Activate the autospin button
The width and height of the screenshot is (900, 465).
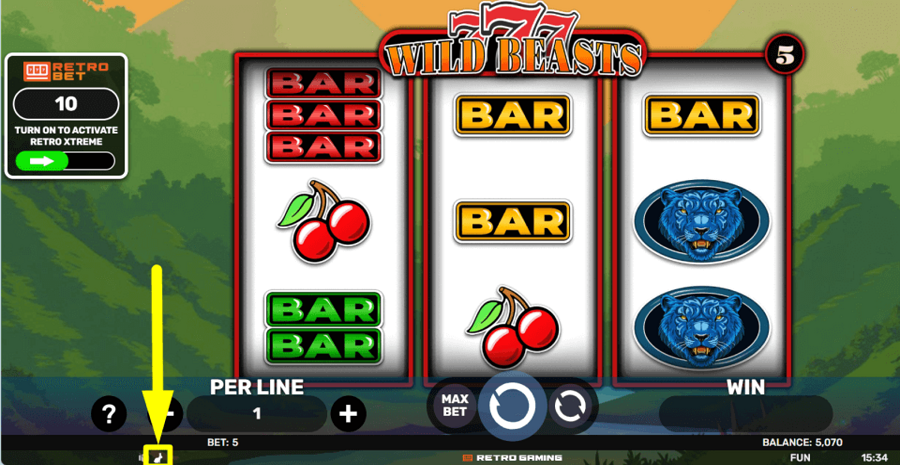click(570, 406)
